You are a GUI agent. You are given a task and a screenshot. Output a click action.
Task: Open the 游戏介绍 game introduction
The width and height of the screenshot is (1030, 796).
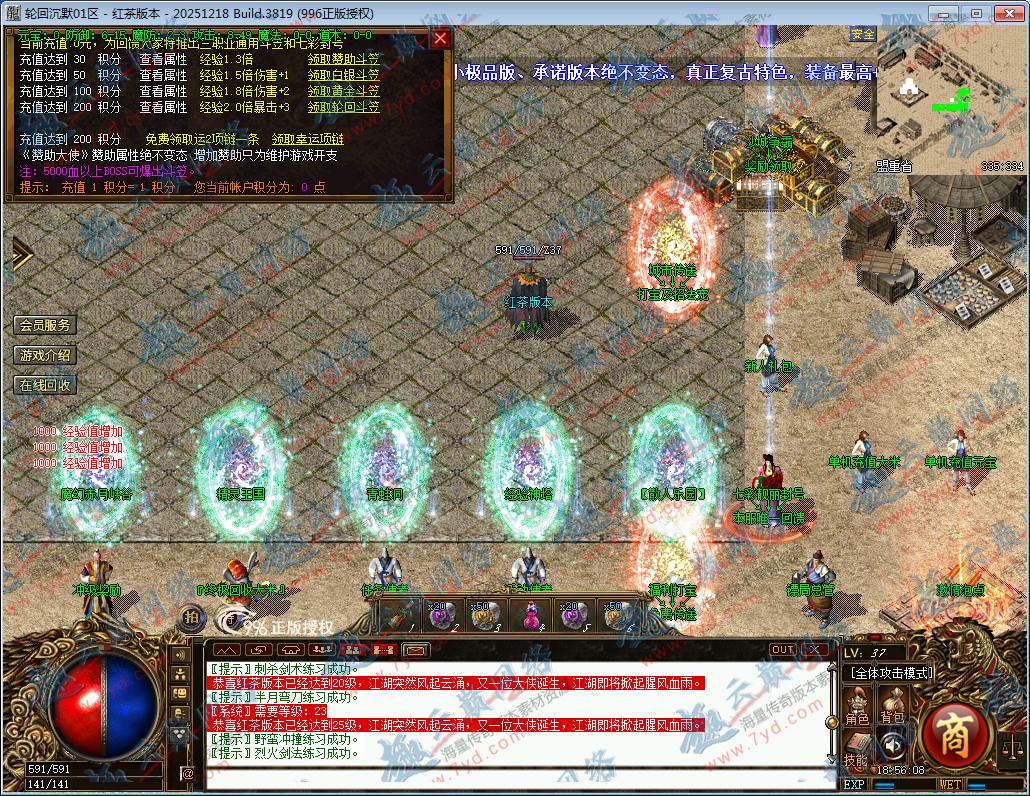pos(45,355)
